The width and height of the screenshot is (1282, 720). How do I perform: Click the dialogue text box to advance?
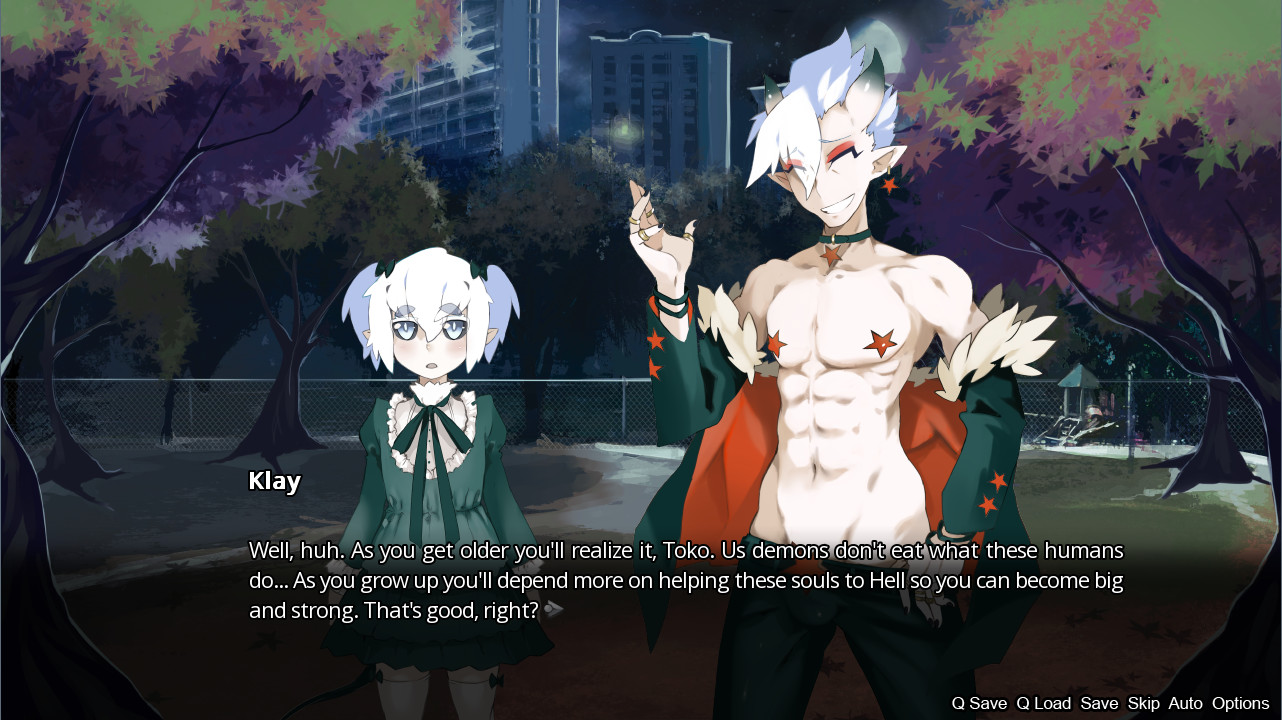[x=640, y=580]
